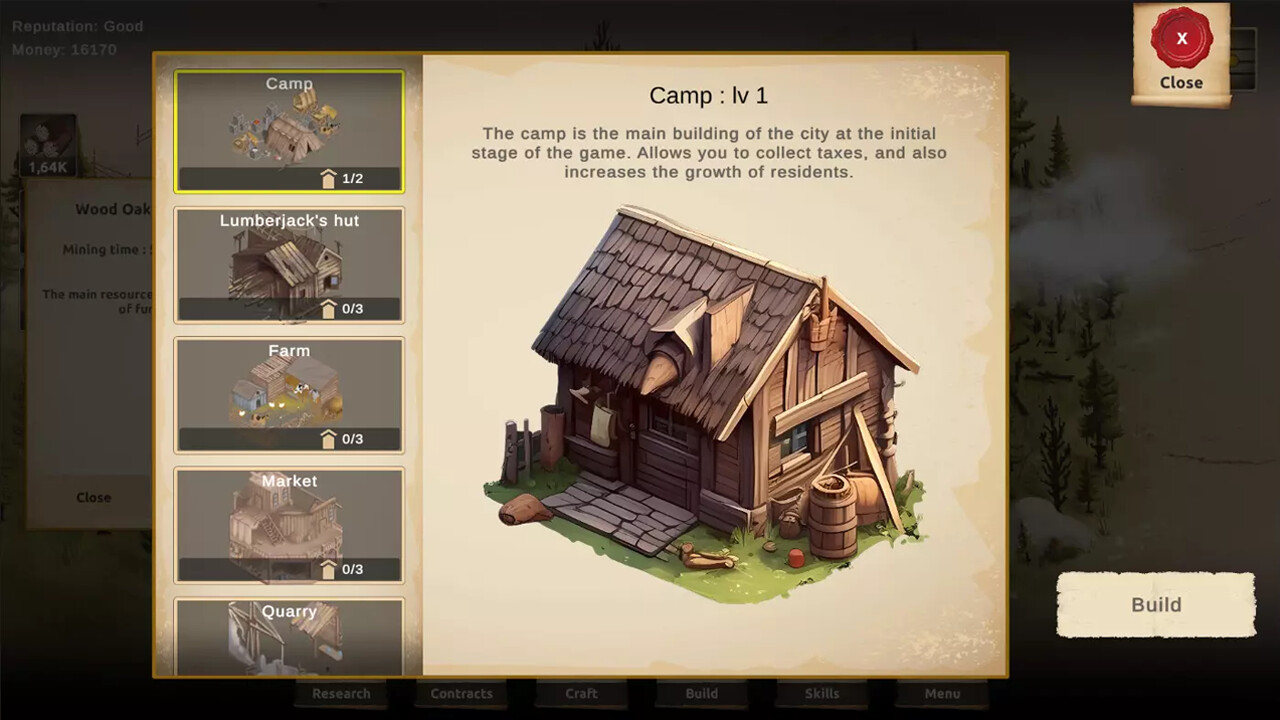Select the Quarry building icon
Screen dimensions: 1280x720
[x=289, y=640]
